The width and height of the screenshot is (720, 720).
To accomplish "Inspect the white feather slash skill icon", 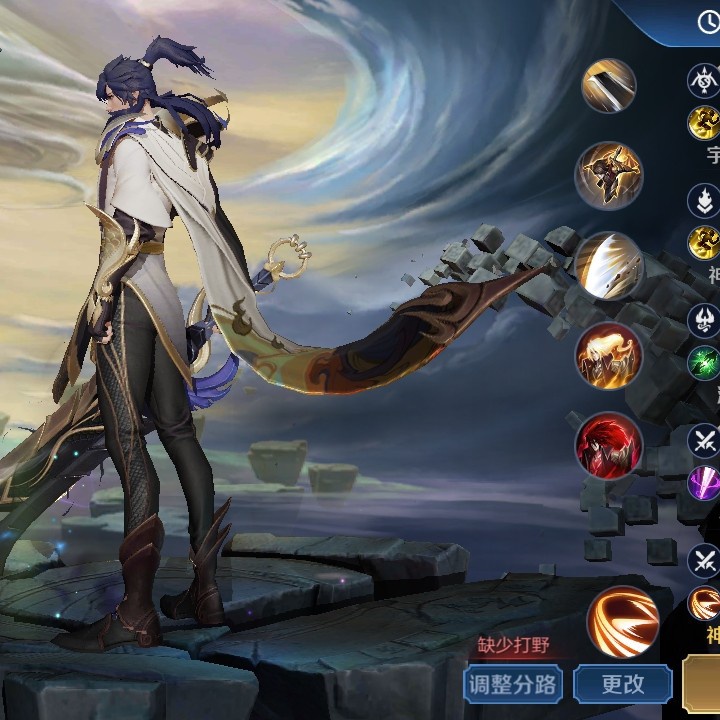I will [x=609, y=265].
